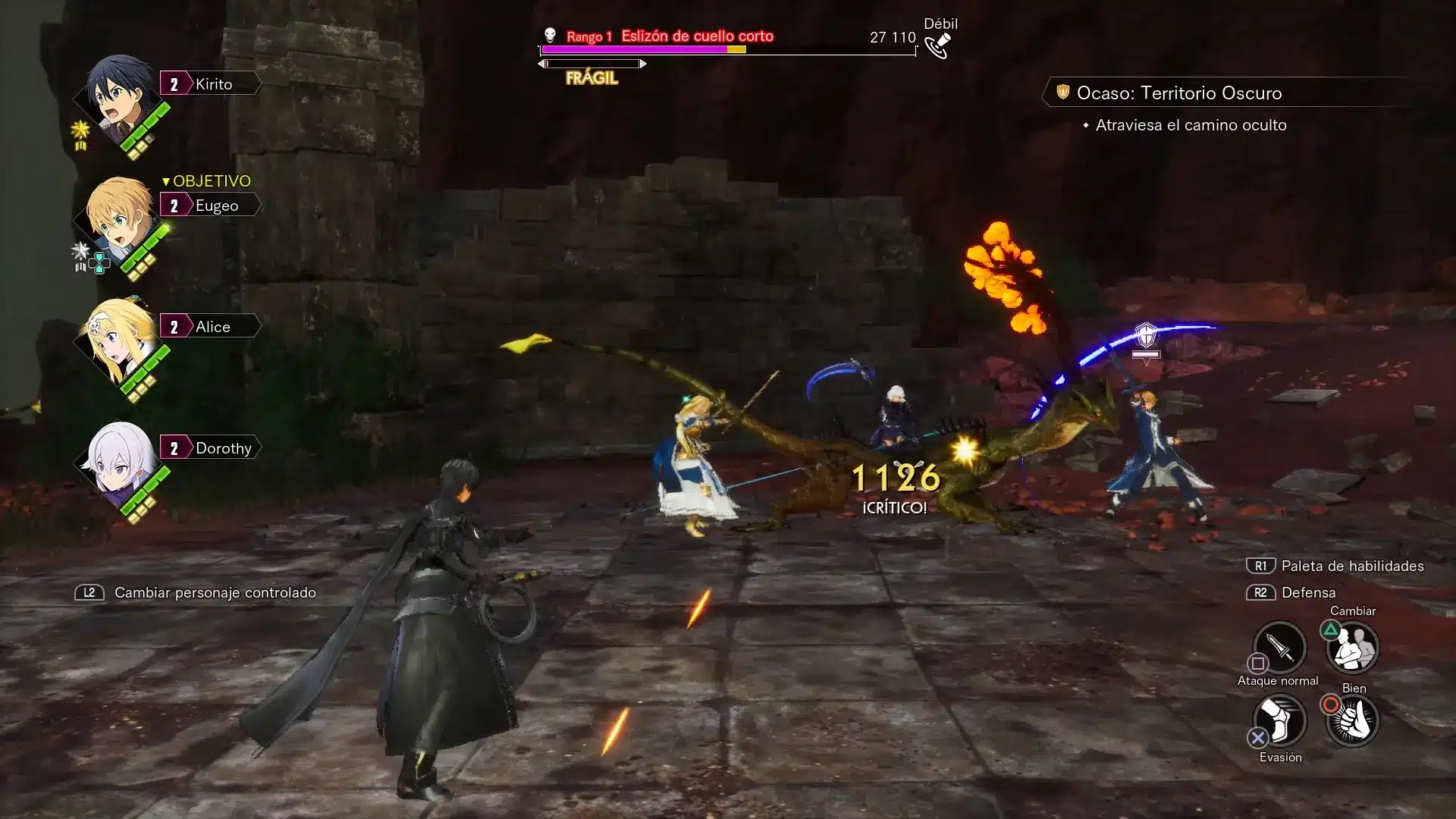Click the Débil weakness icon
1456x819 pixels.
coord(939,45)
